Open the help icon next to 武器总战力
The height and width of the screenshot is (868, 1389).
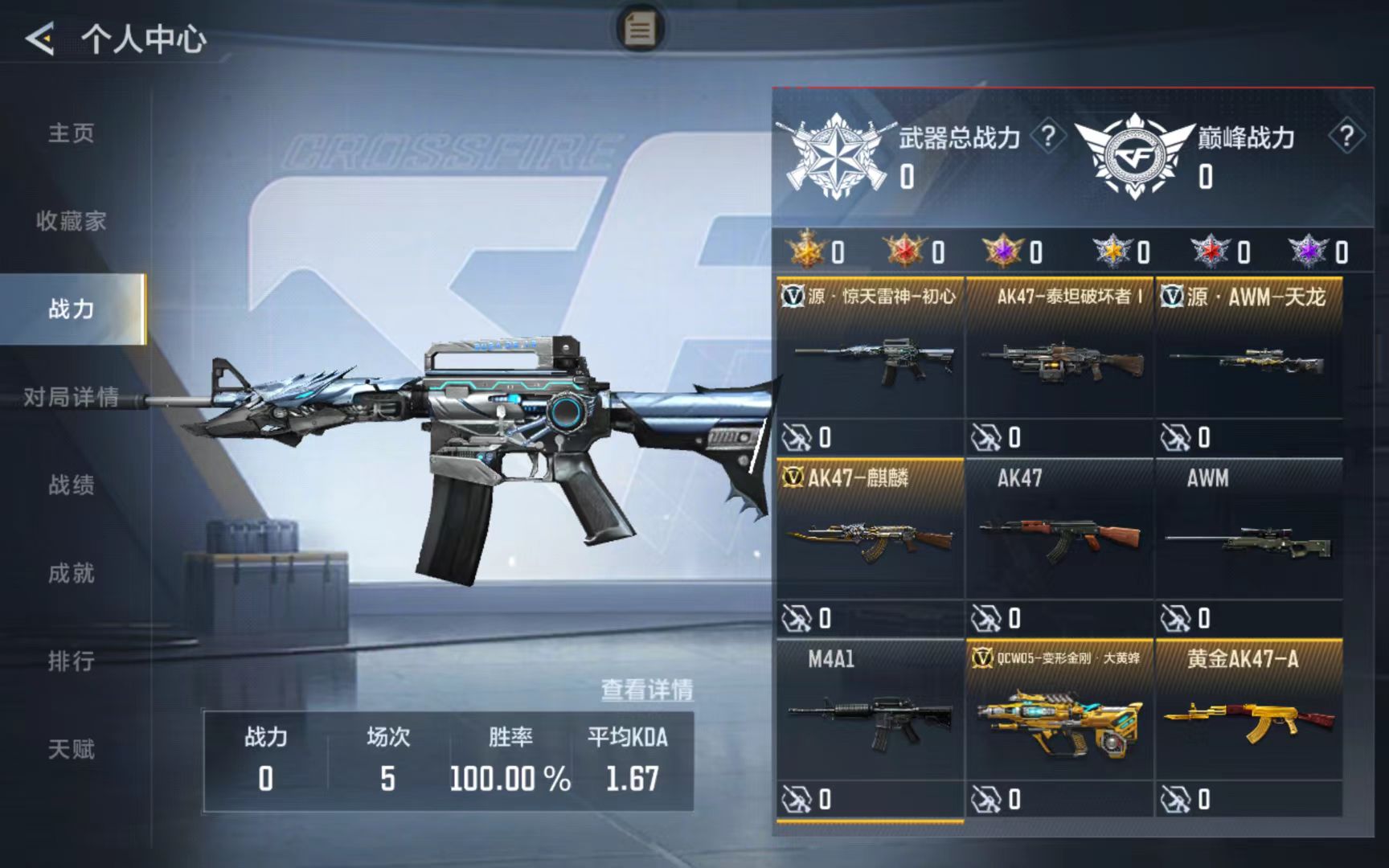point(1047,137)
